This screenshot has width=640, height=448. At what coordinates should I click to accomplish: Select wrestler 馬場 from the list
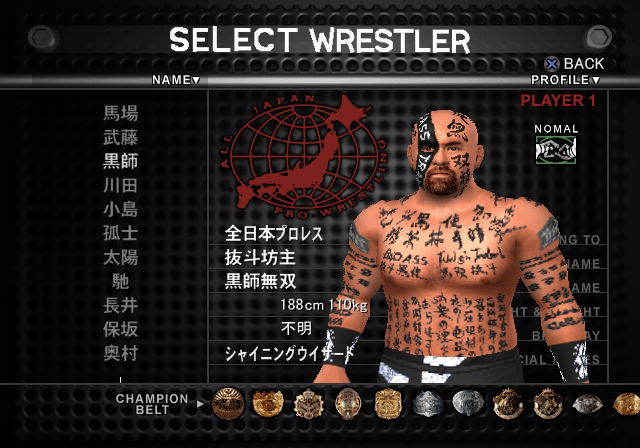pyautogui.click(x=121, y=113)
